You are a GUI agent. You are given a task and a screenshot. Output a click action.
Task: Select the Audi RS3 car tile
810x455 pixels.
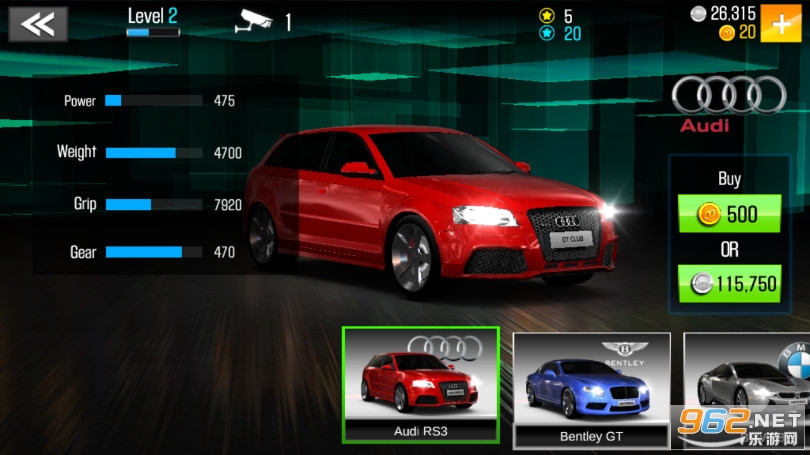click(x=420, y=385)
